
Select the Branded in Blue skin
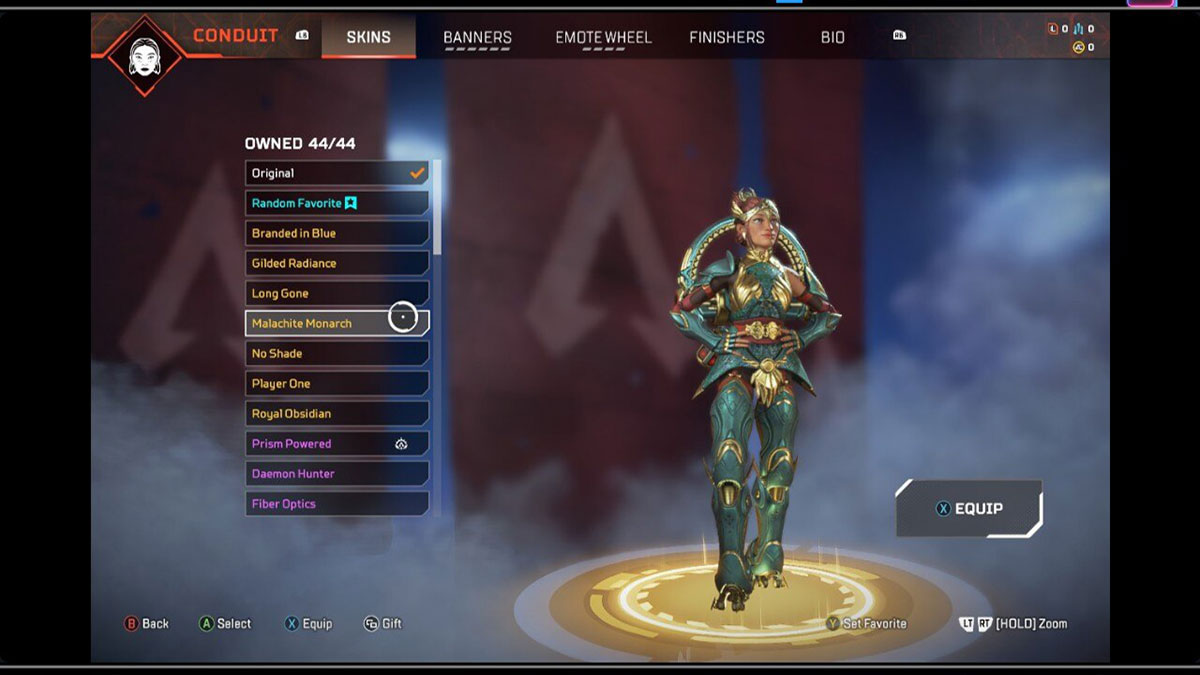click(x=336, y=233)
